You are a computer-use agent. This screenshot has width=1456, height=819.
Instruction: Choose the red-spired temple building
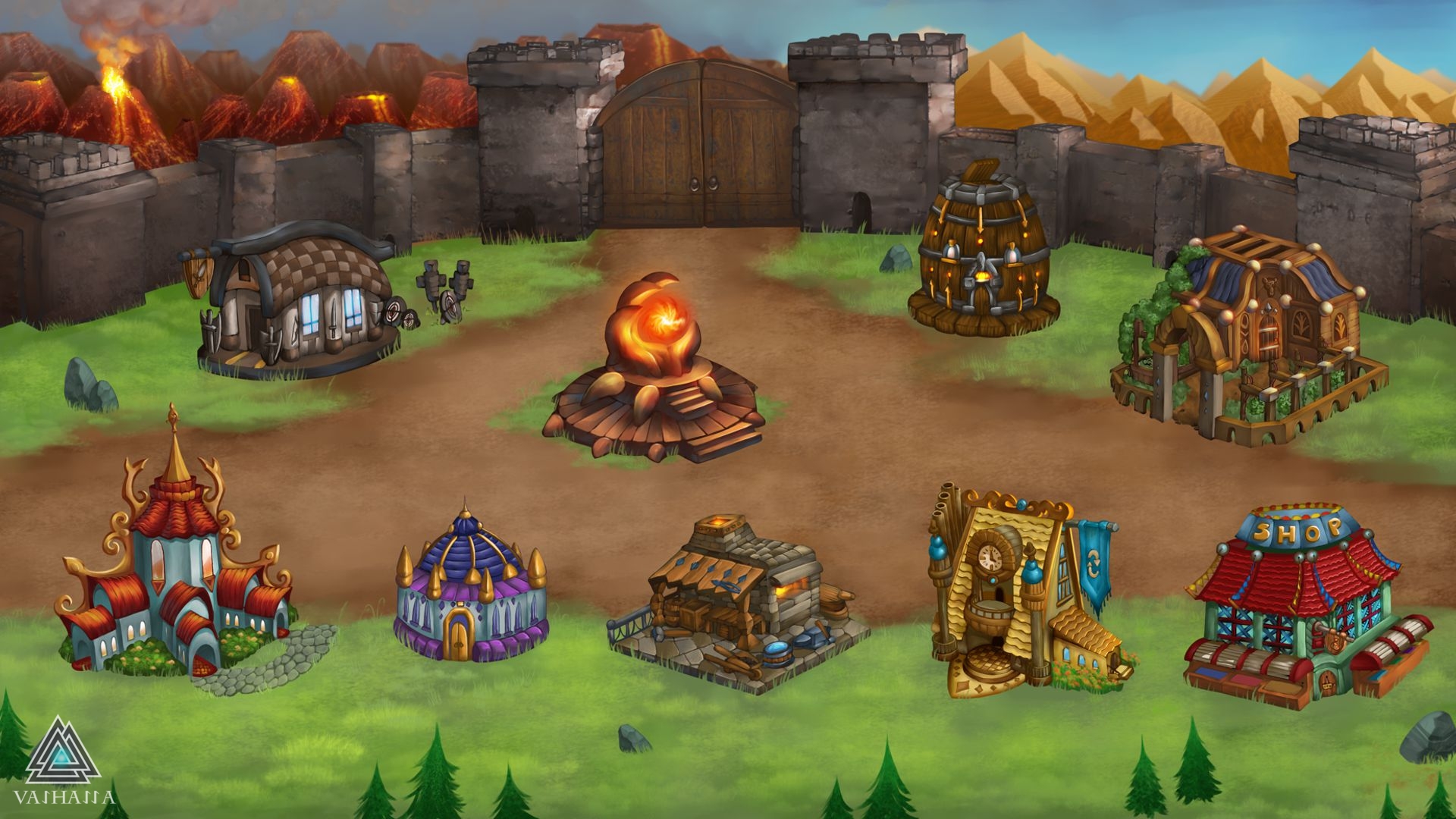point(176,569)
